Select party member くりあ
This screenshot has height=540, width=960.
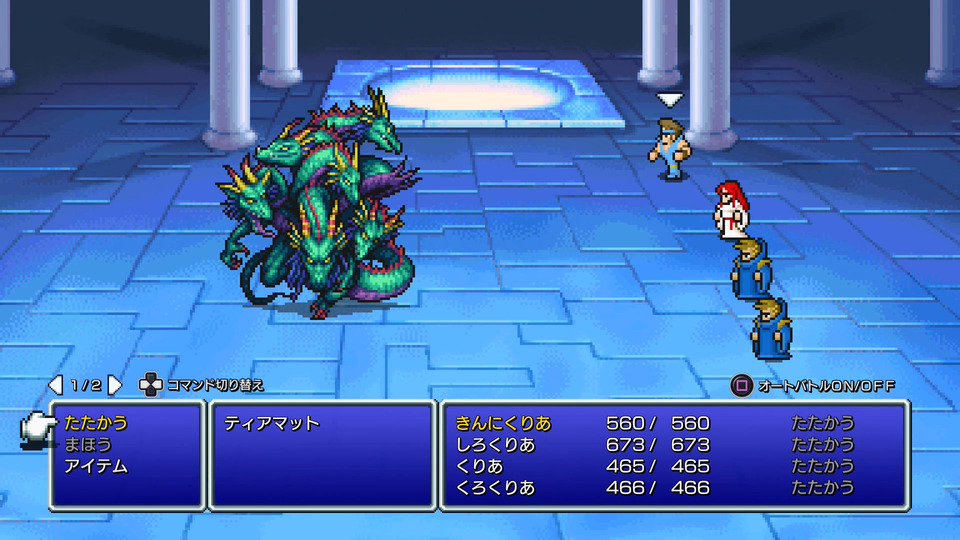tap(479, 467)
